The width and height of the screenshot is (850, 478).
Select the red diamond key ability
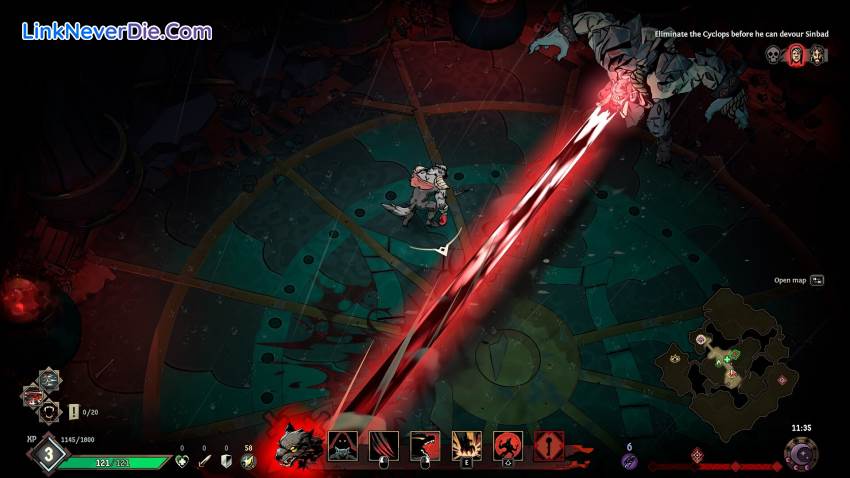(x=549, y=445)
